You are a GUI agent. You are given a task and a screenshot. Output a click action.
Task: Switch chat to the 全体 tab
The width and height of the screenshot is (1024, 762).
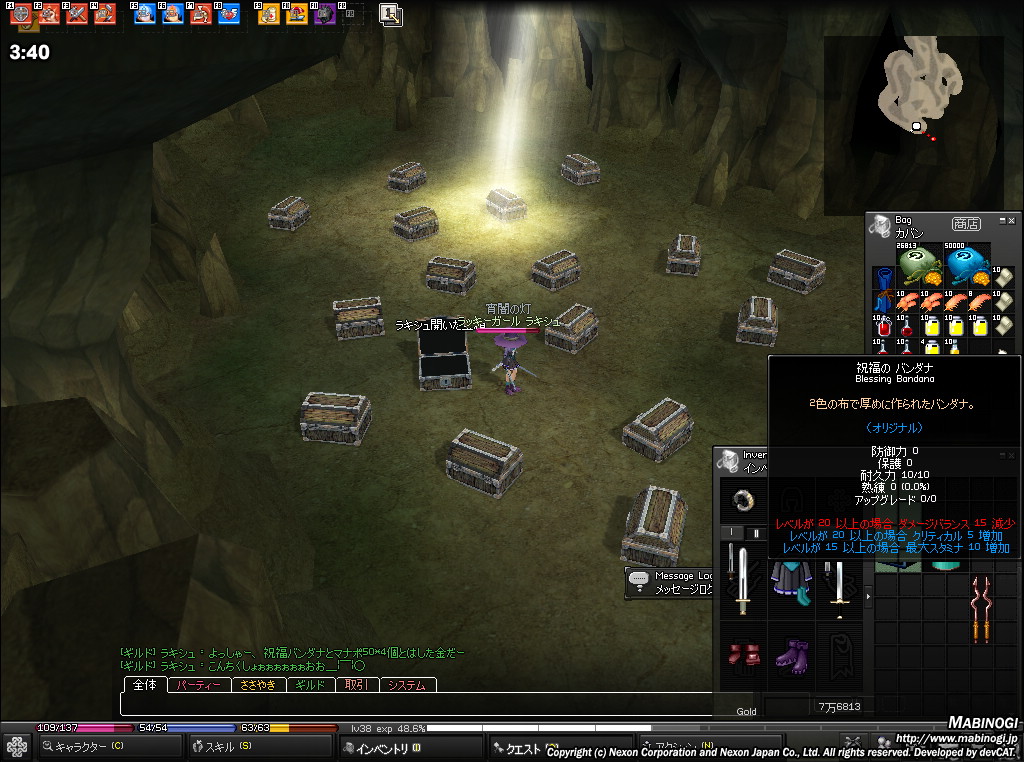[144, 685]
